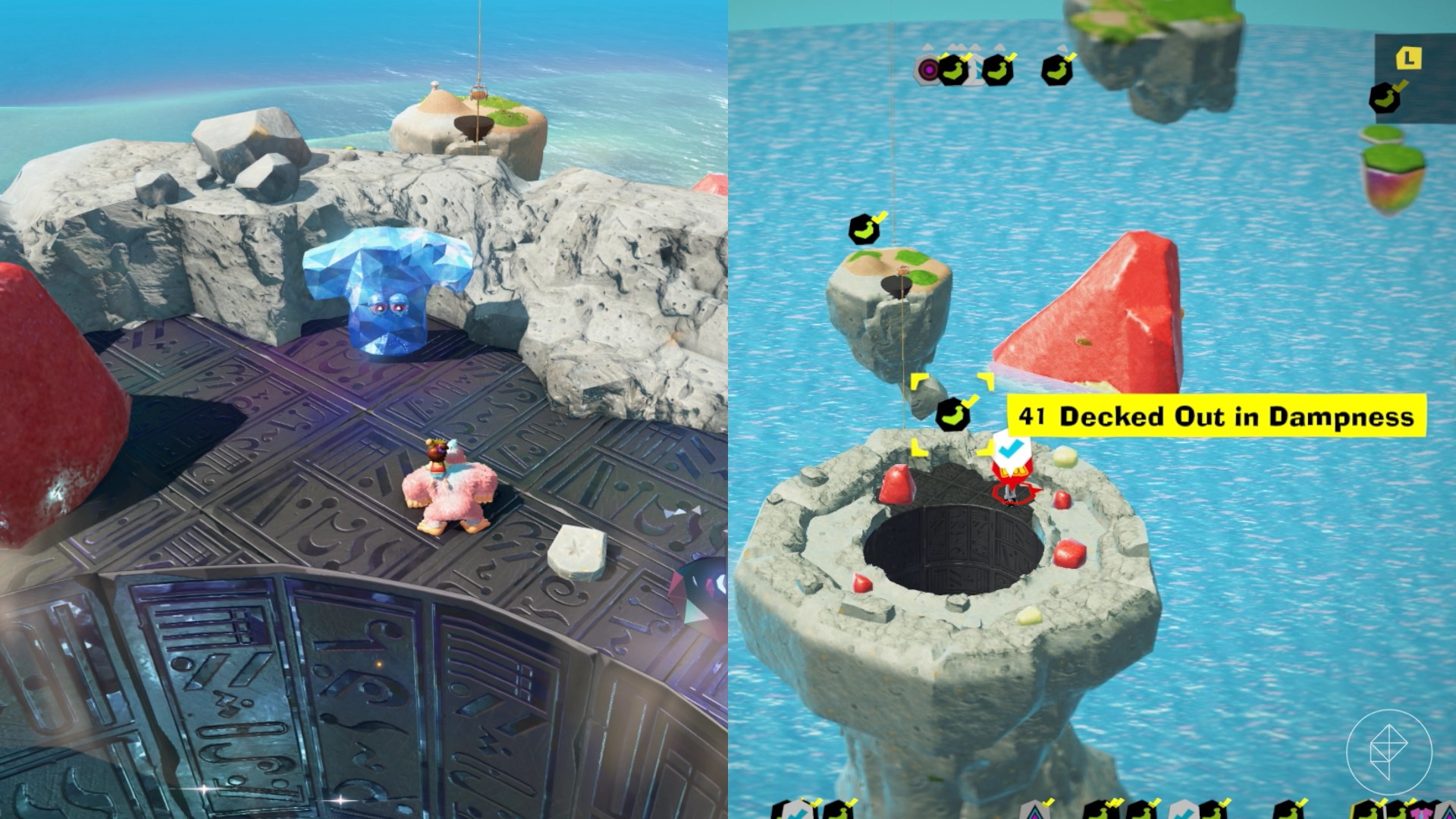Select the highlighted banana marker in yellow brackets

tap(952, 415)
